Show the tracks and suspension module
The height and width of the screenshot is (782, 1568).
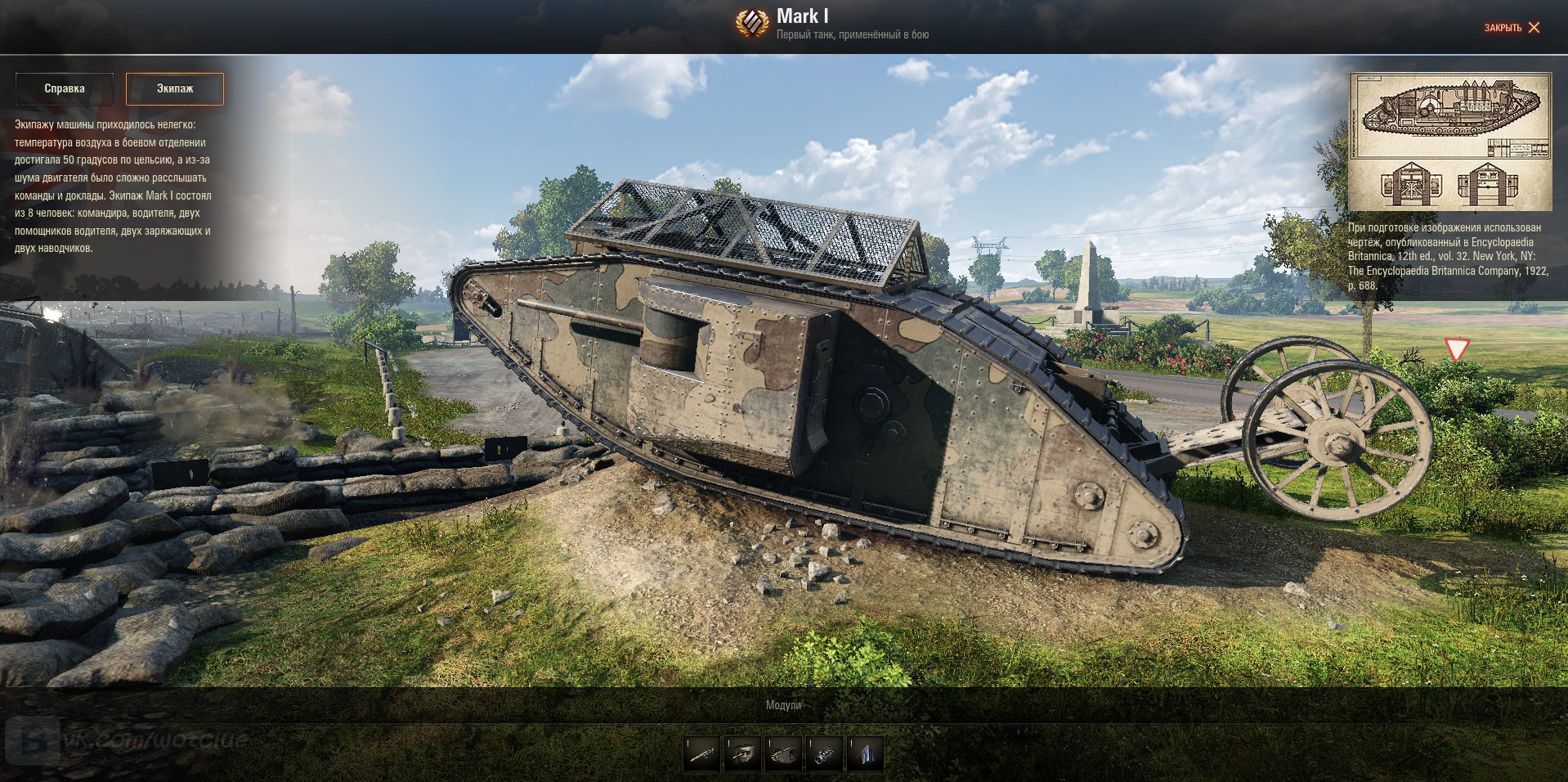click(784, 753)
